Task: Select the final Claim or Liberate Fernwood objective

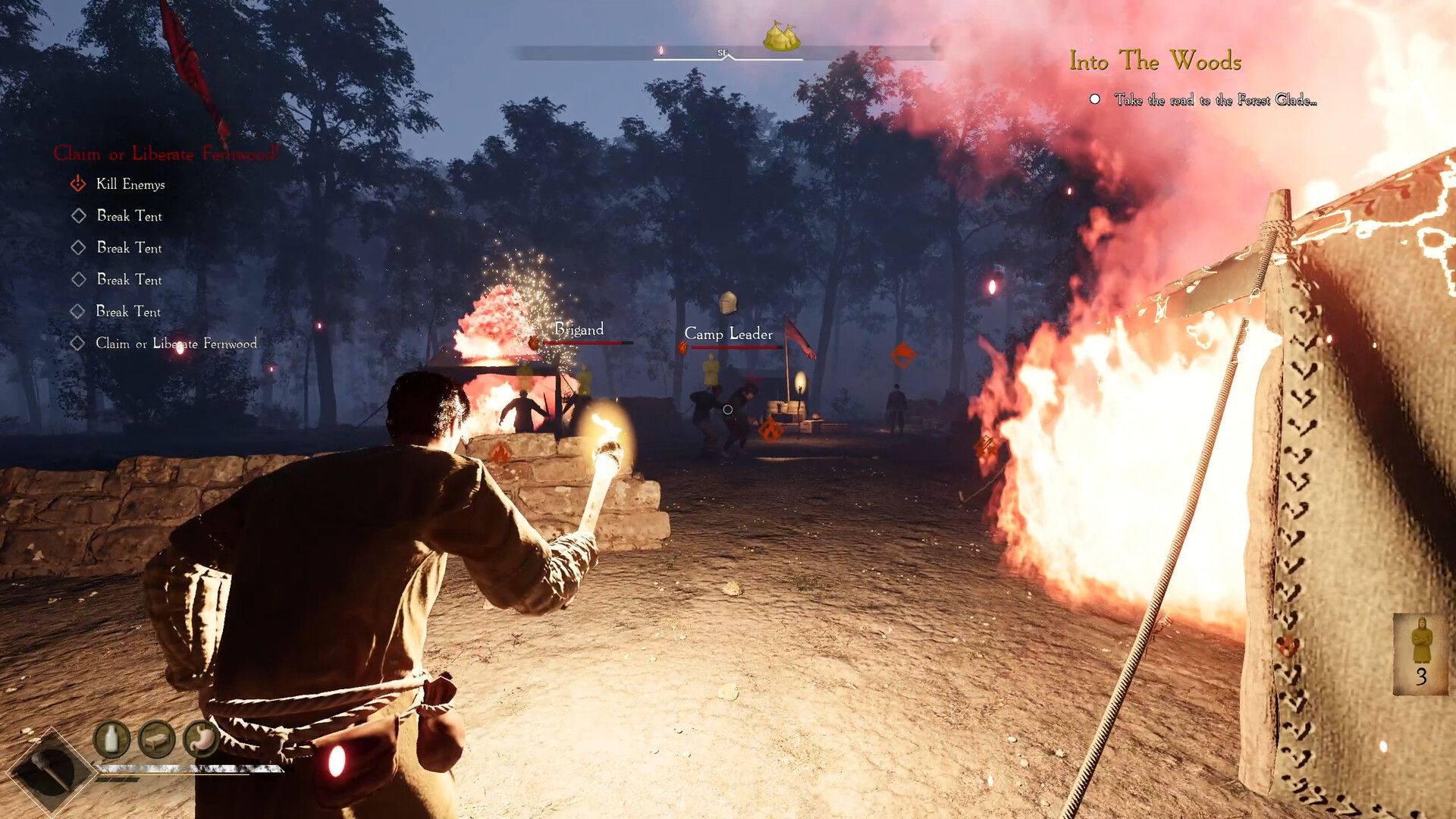Action: coord(176,344)
